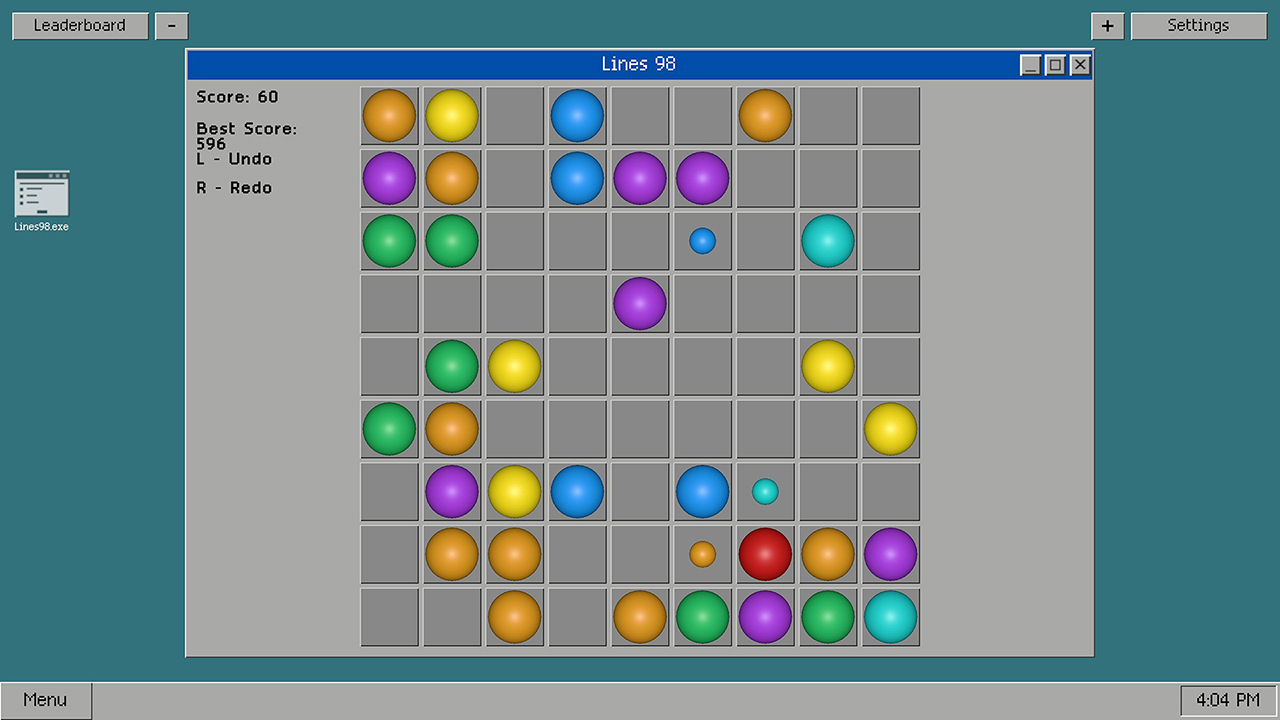
Task: Select the blue ball beside the small cyan ball
Action: coord(702,491)
